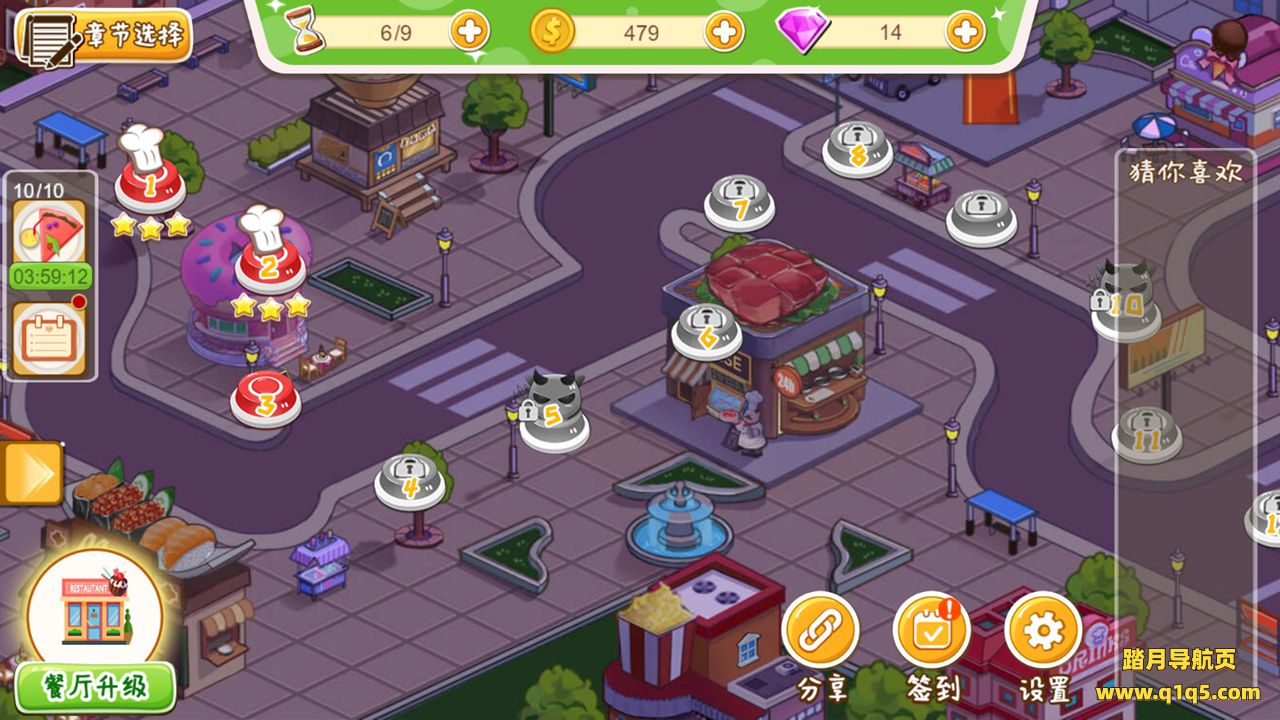Open the daily check-in (签到) button
This screenshot has height=720, width=1280.
pyautogui.click(x=932, y=631)
